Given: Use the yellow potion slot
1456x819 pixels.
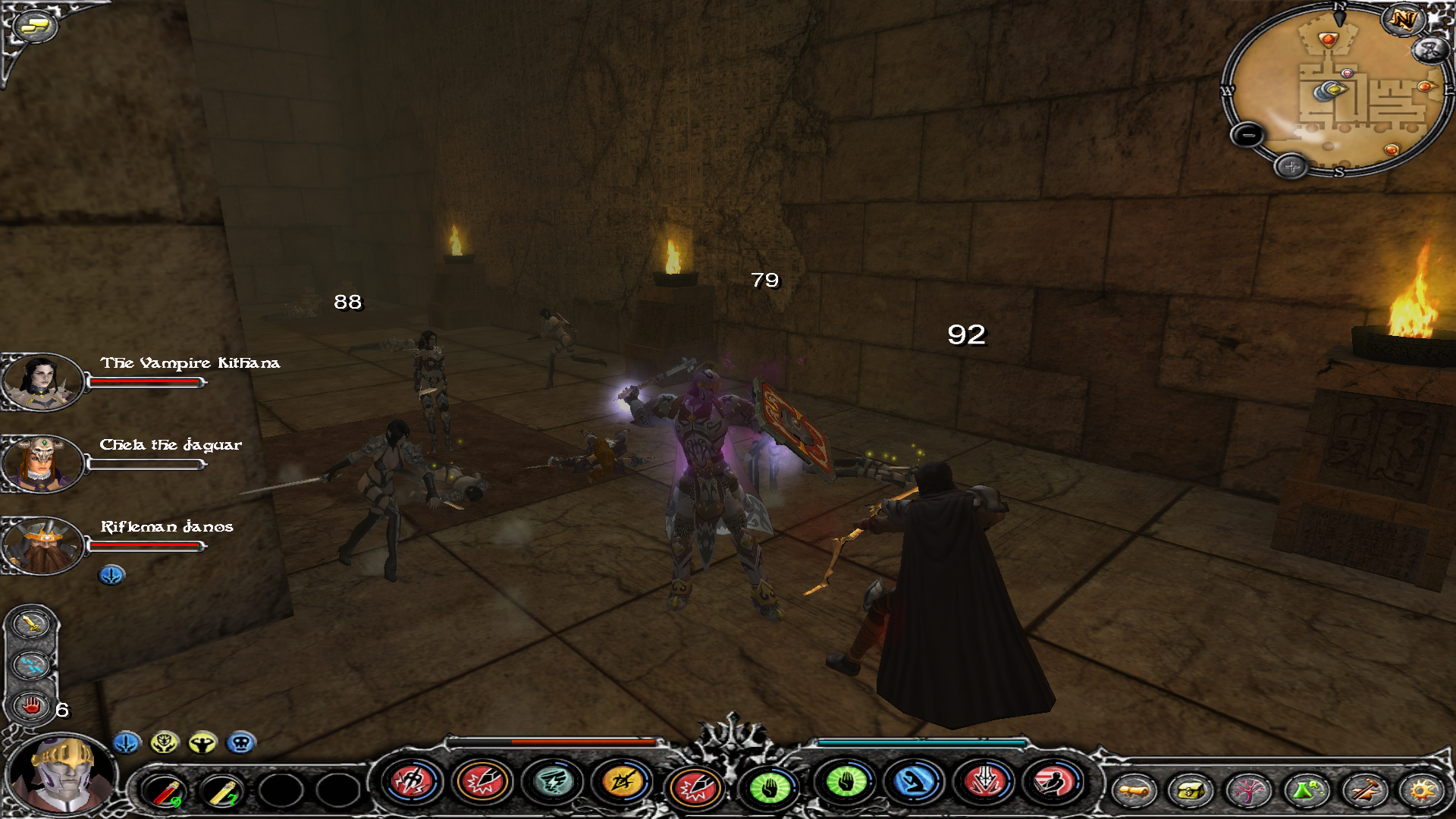Looking at the screenshot, I should click(x=222, y=792).
